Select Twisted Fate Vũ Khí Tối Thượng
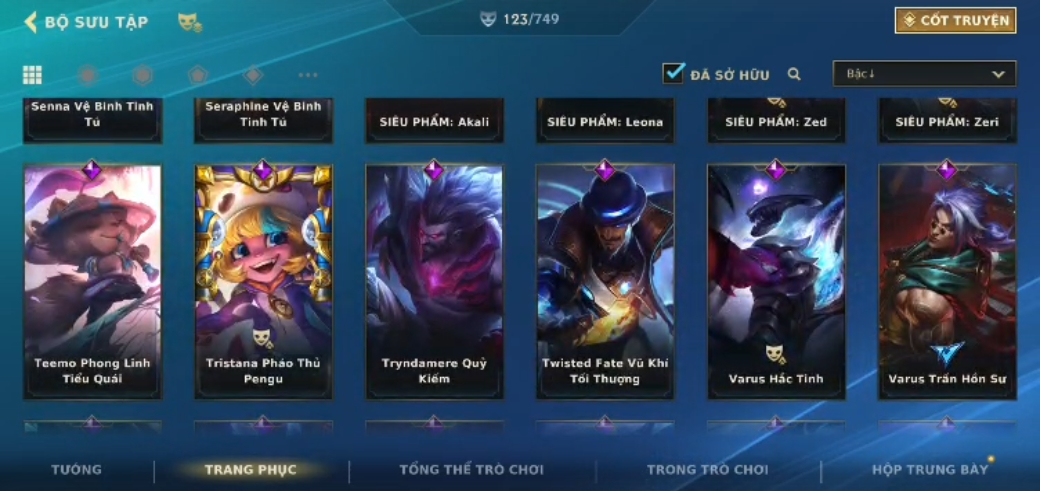This screenshot has width=1040, height=491. pos(605,281)
